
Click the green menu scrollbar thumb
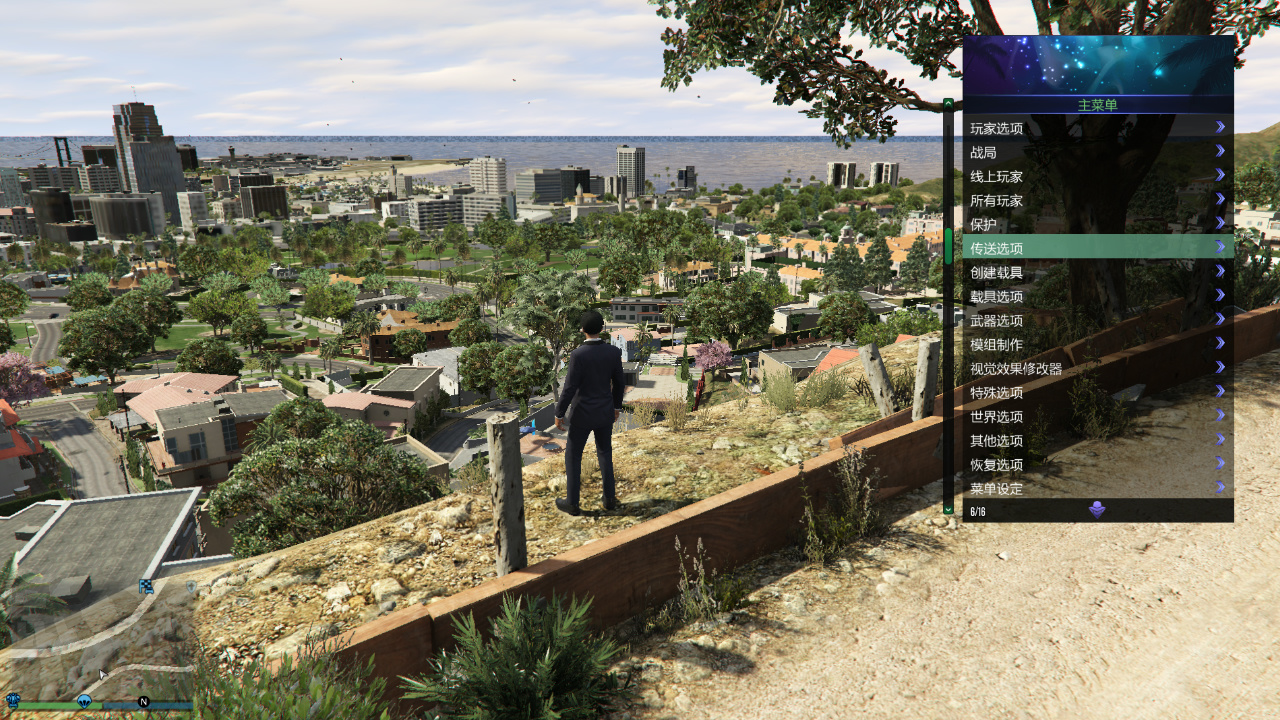(948, 246)
